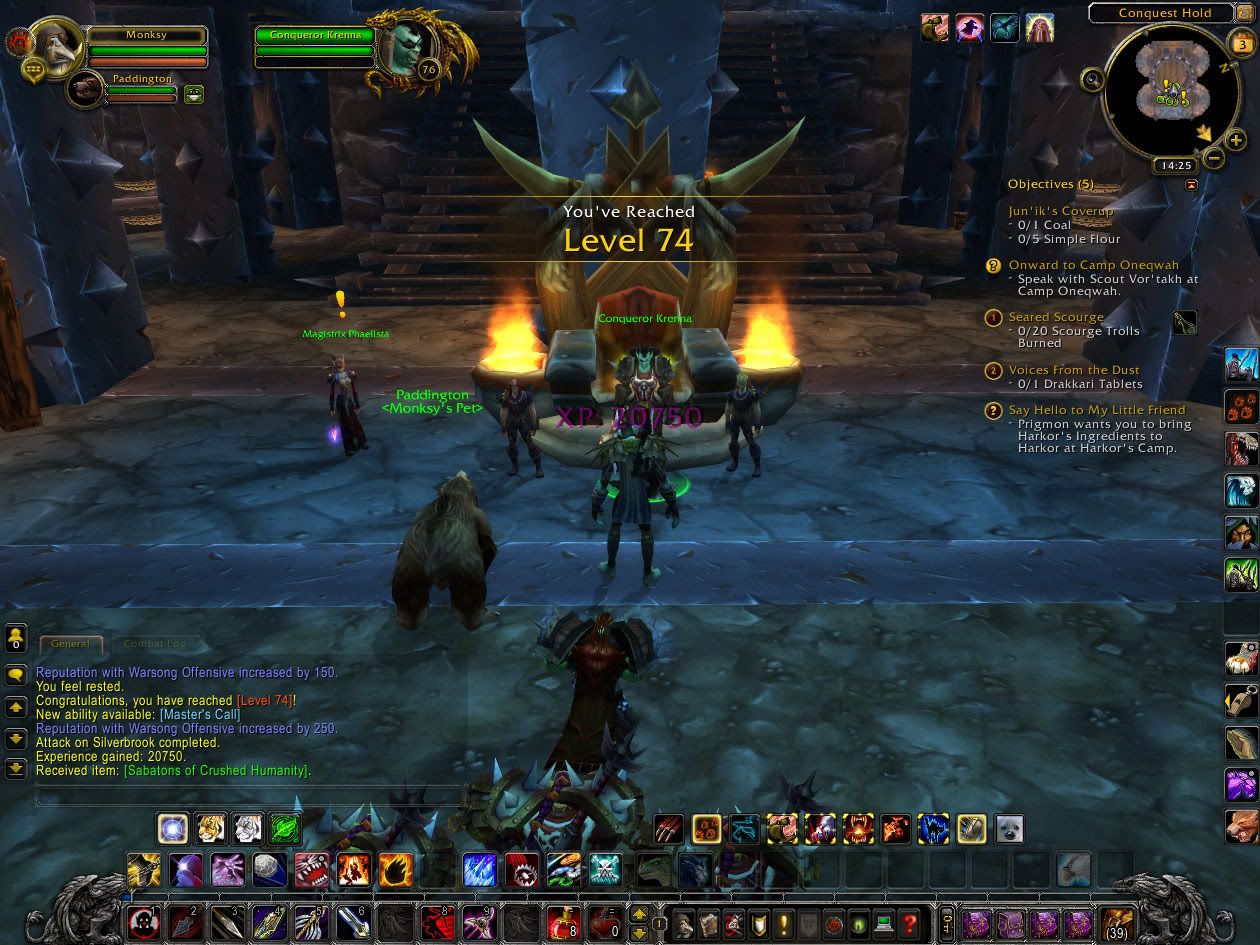Viewport: 1260px width, 945px height.
Task: Use the Seared Scourge quest item icon
Action: coord(1184,323)
